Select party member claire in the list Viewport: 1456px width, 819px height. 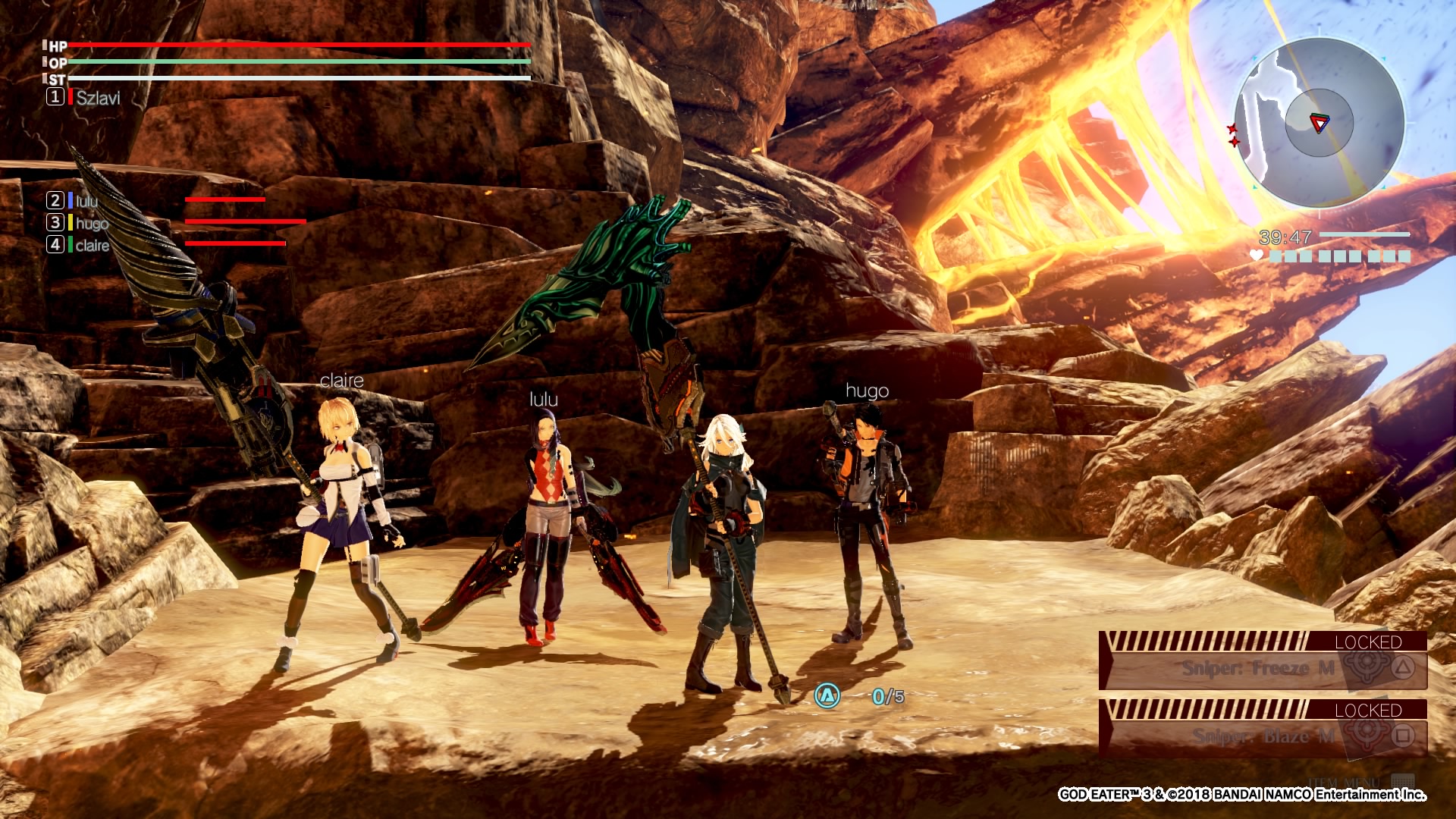(92, 245)
